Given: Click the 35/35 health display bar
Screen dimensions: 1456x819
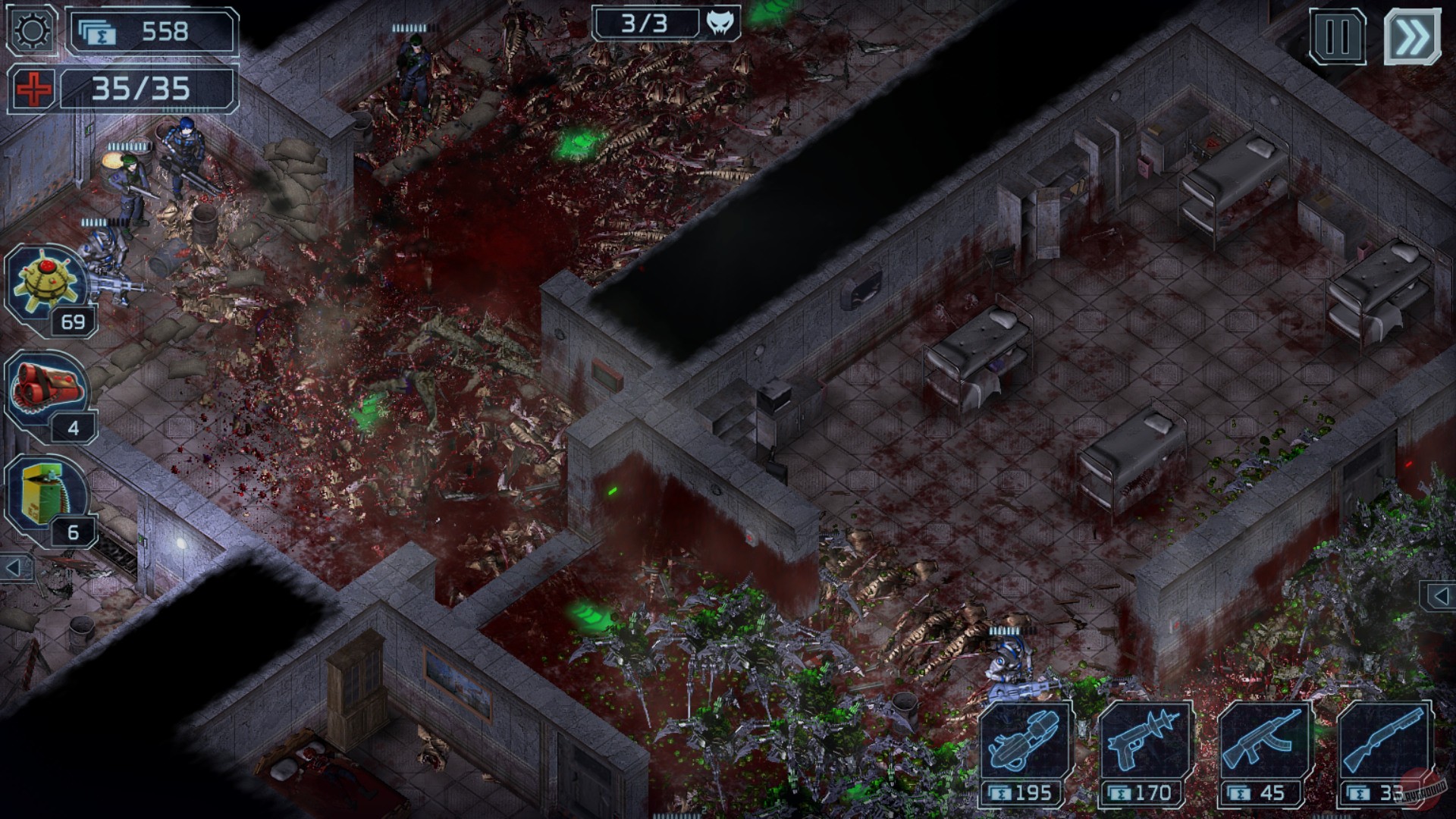Looking at the screenshot, I should point(146,88).
